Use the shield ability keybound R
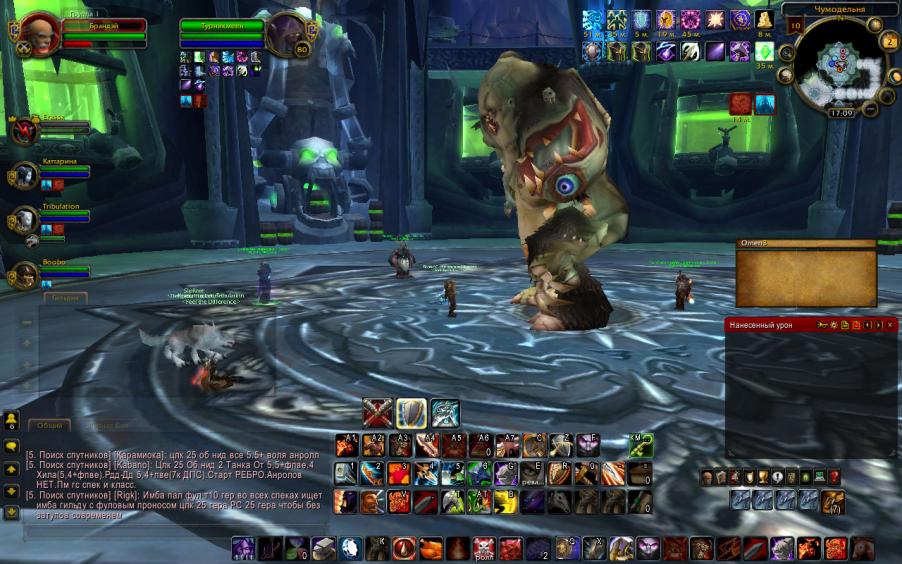902x564 pixels. (561, 473)
